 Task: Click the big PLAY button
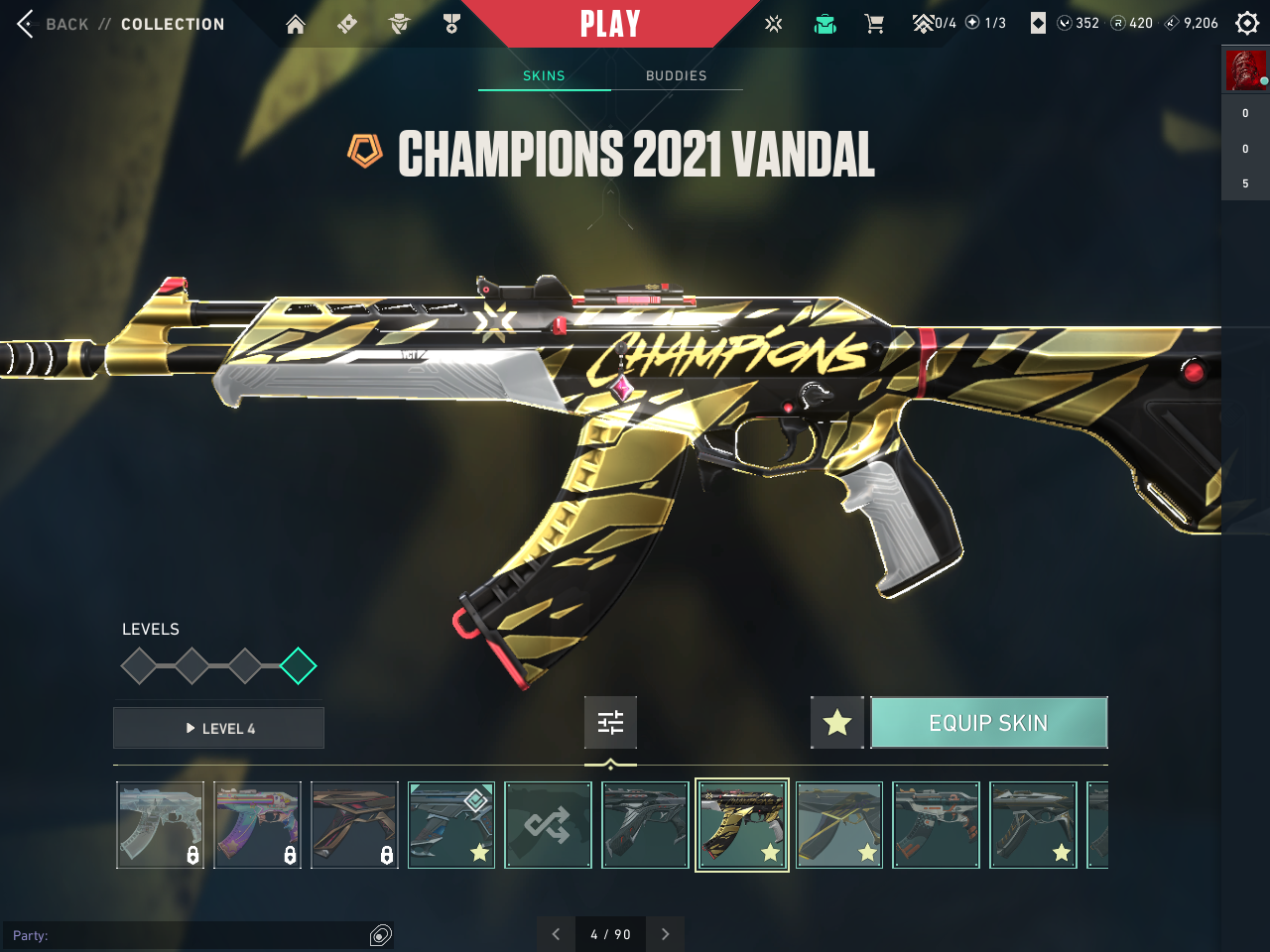(609, 24)
